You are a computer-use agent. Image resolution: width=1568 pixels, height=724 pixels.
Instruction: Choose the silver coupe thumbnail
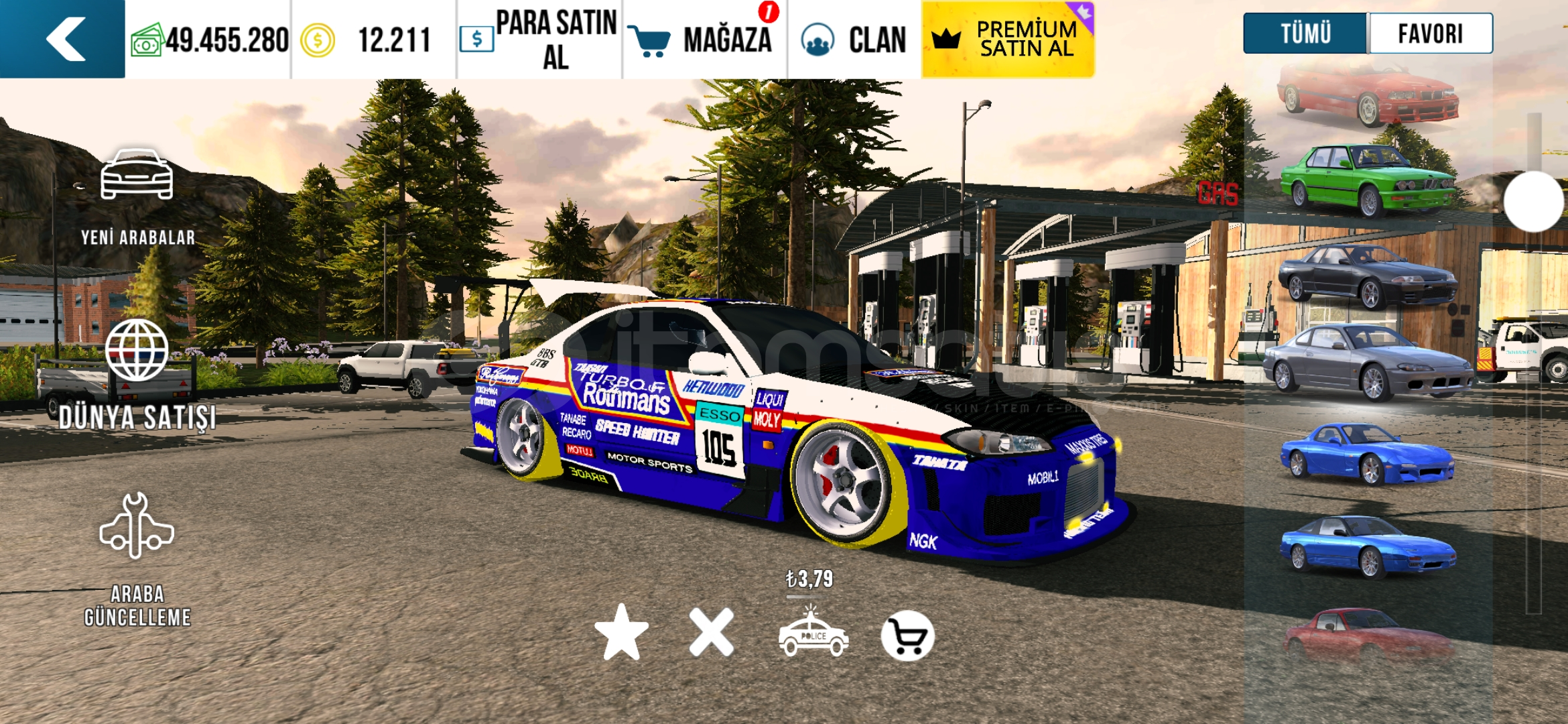1367,362
